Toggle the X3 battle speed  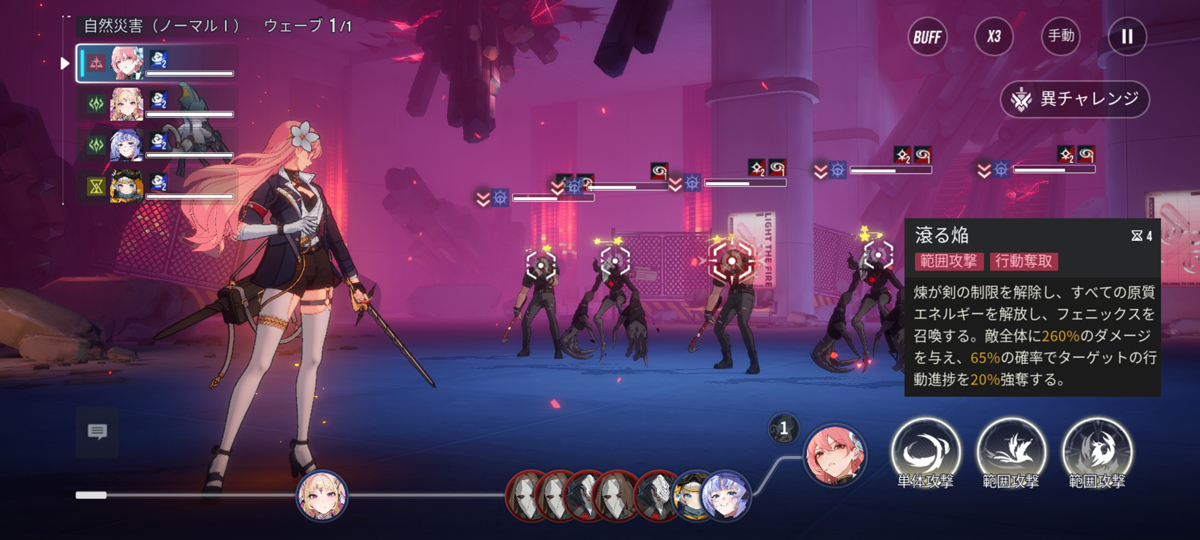(994, 37)
